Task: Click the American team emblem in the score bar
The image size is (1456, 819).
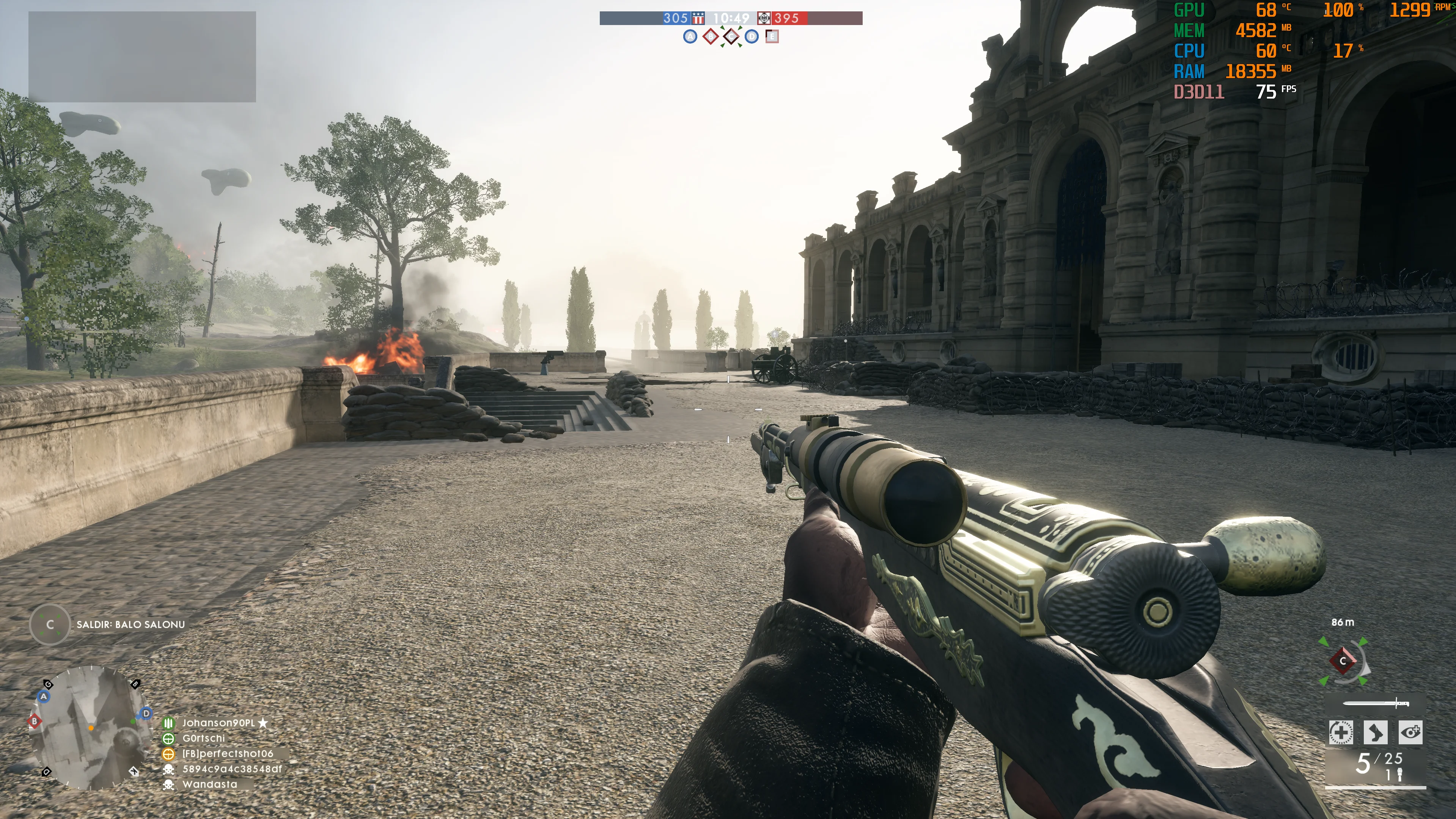Action: 699,18
